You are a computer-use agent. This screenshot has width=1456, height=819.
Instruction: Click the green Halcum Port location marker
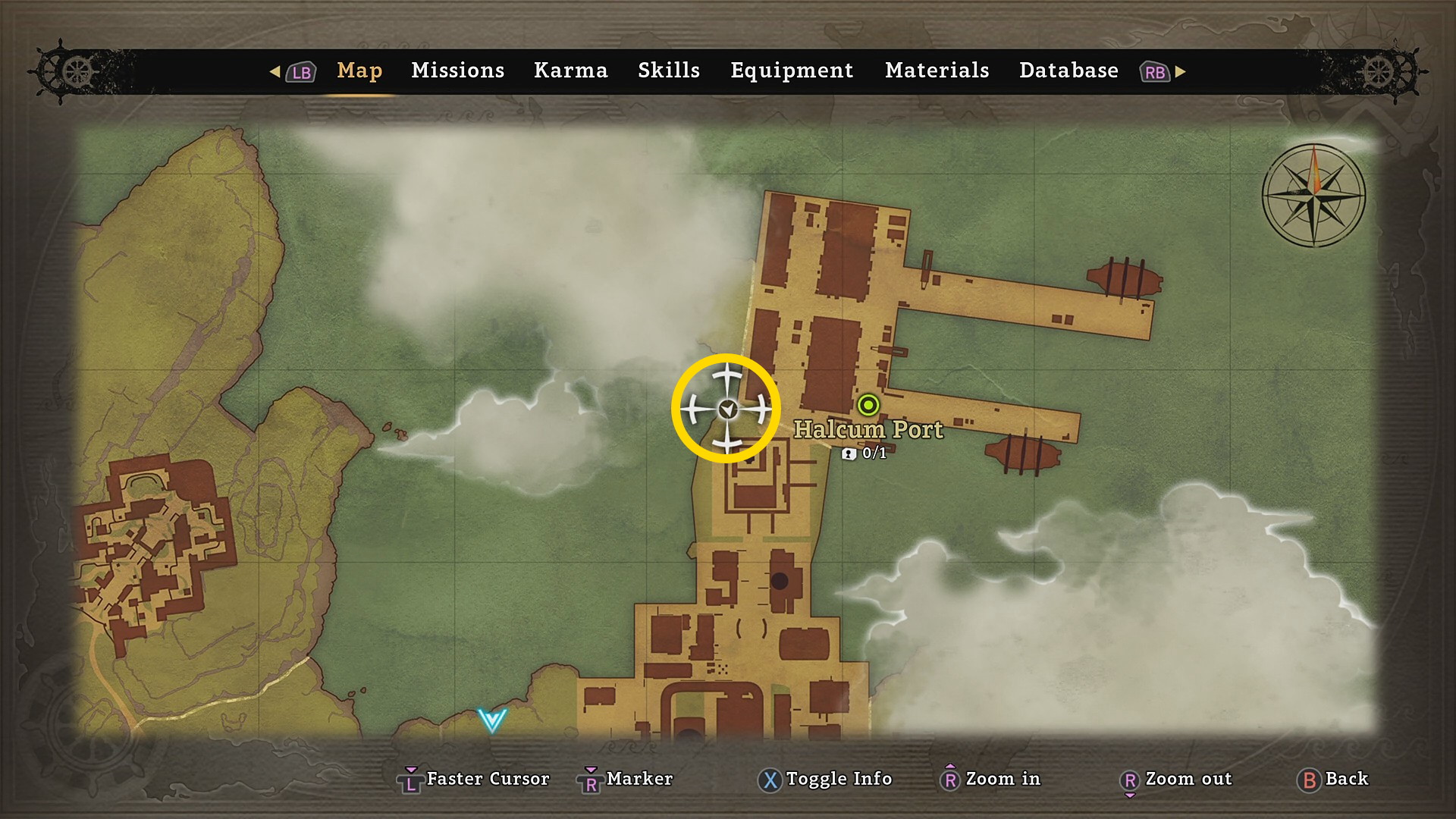pyautogui.click(x=868, y=405)
